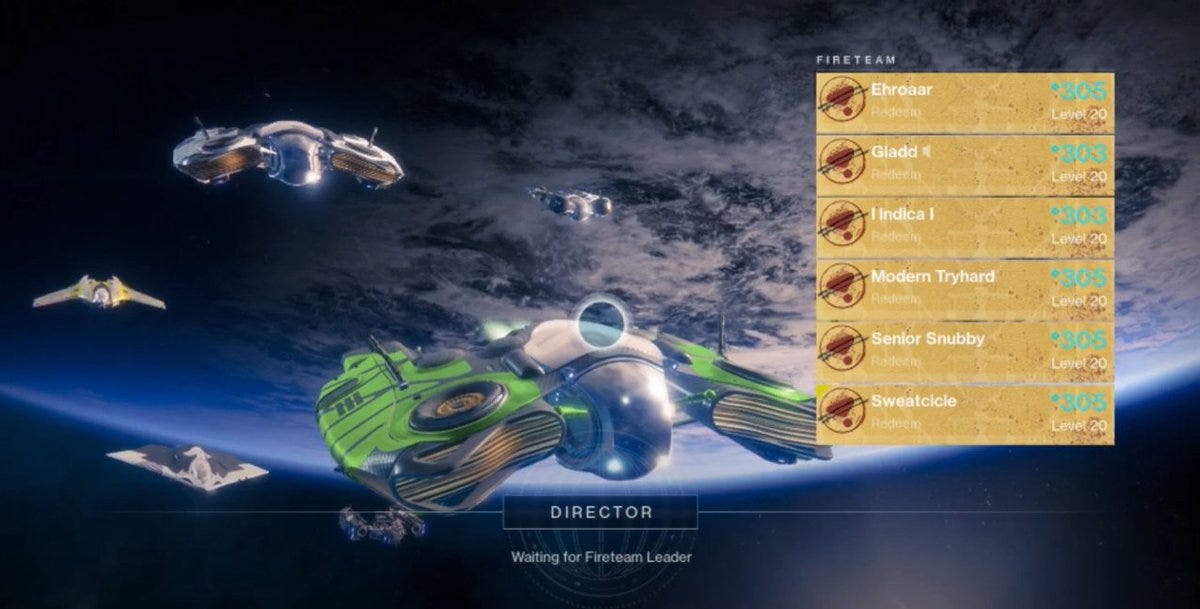The width and height of the screenshot is (1200, 609).
Task: Select Ehroaar's fireteam row
Action: click(x=965, y=102)
